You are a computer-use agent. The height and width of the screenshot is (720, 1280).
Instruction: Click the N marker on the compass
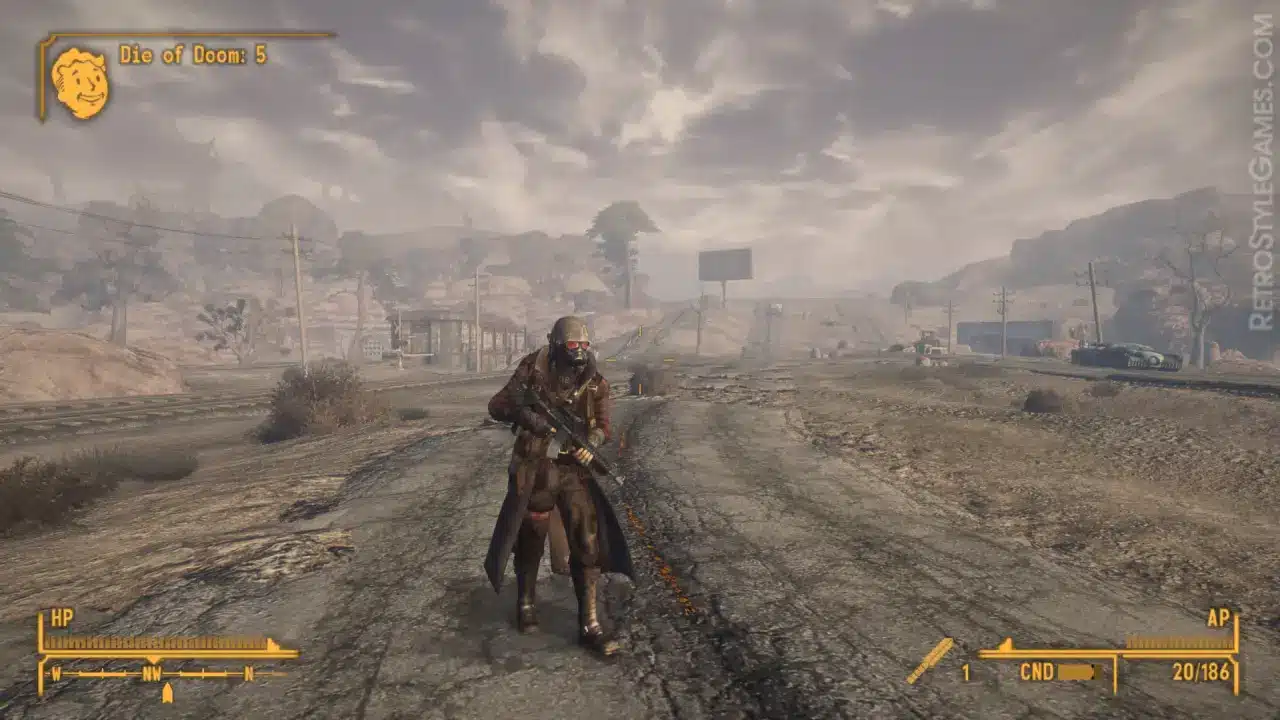[x=248, y=673]
